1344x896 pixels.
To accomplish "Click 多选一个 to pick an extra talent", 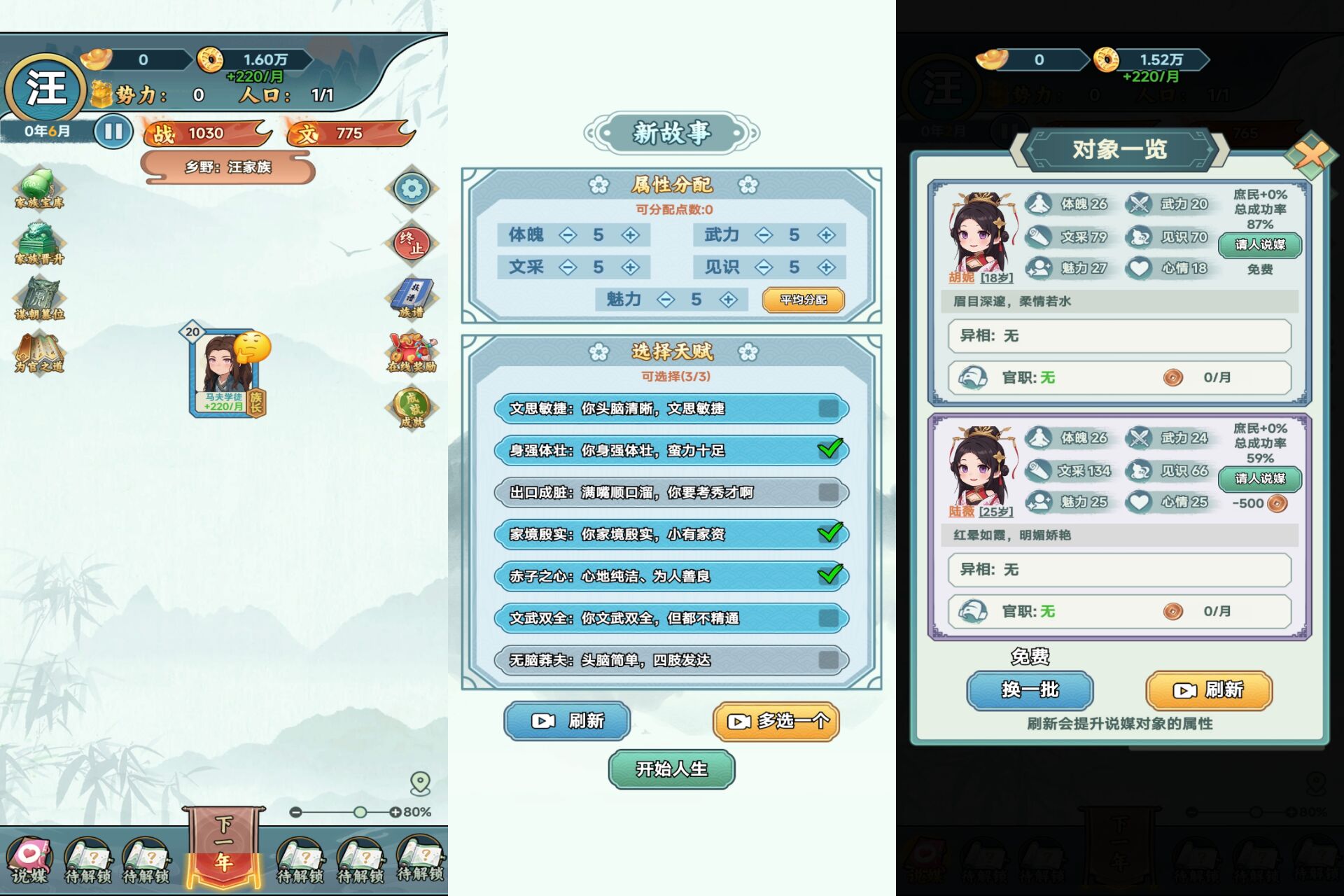I will pos(776,721).
